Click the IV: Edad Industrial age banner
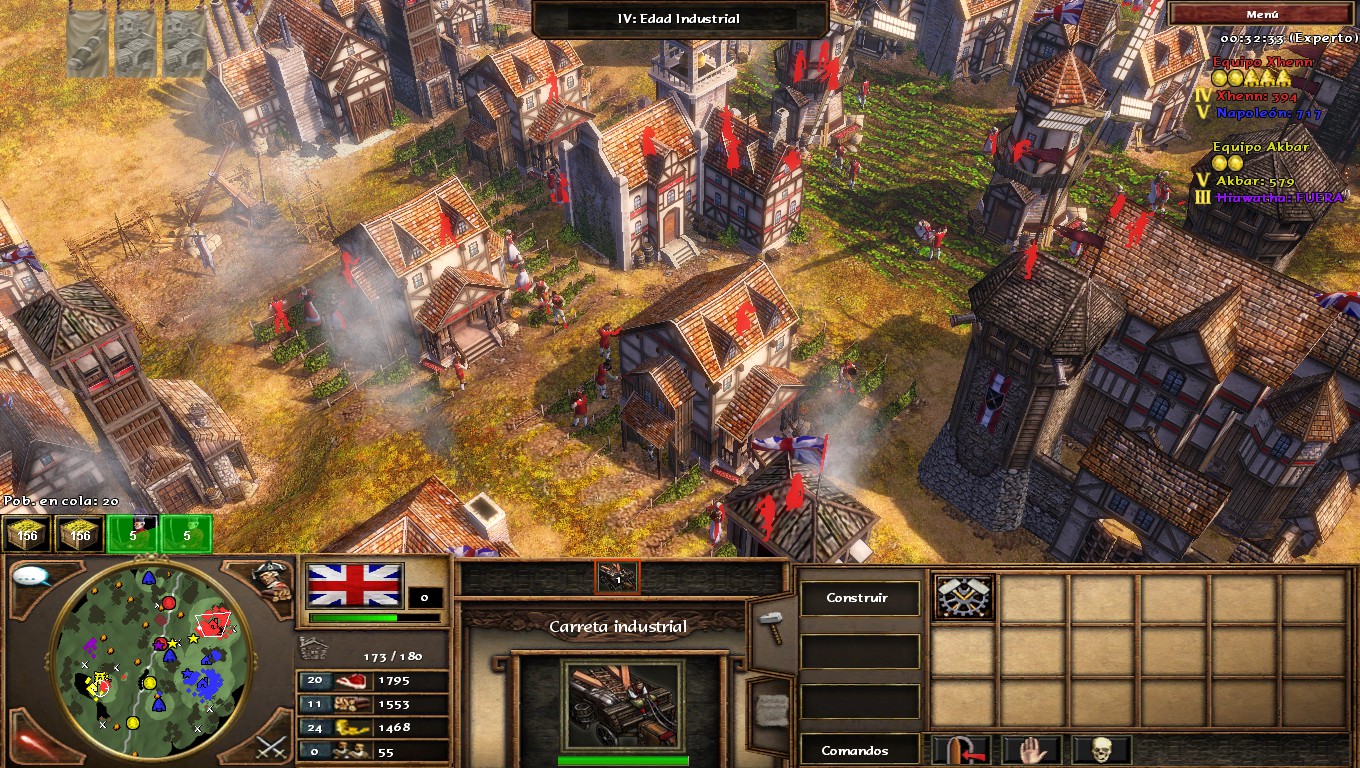The width and height of the screenshot is (1360, 768). pos(679,19)
